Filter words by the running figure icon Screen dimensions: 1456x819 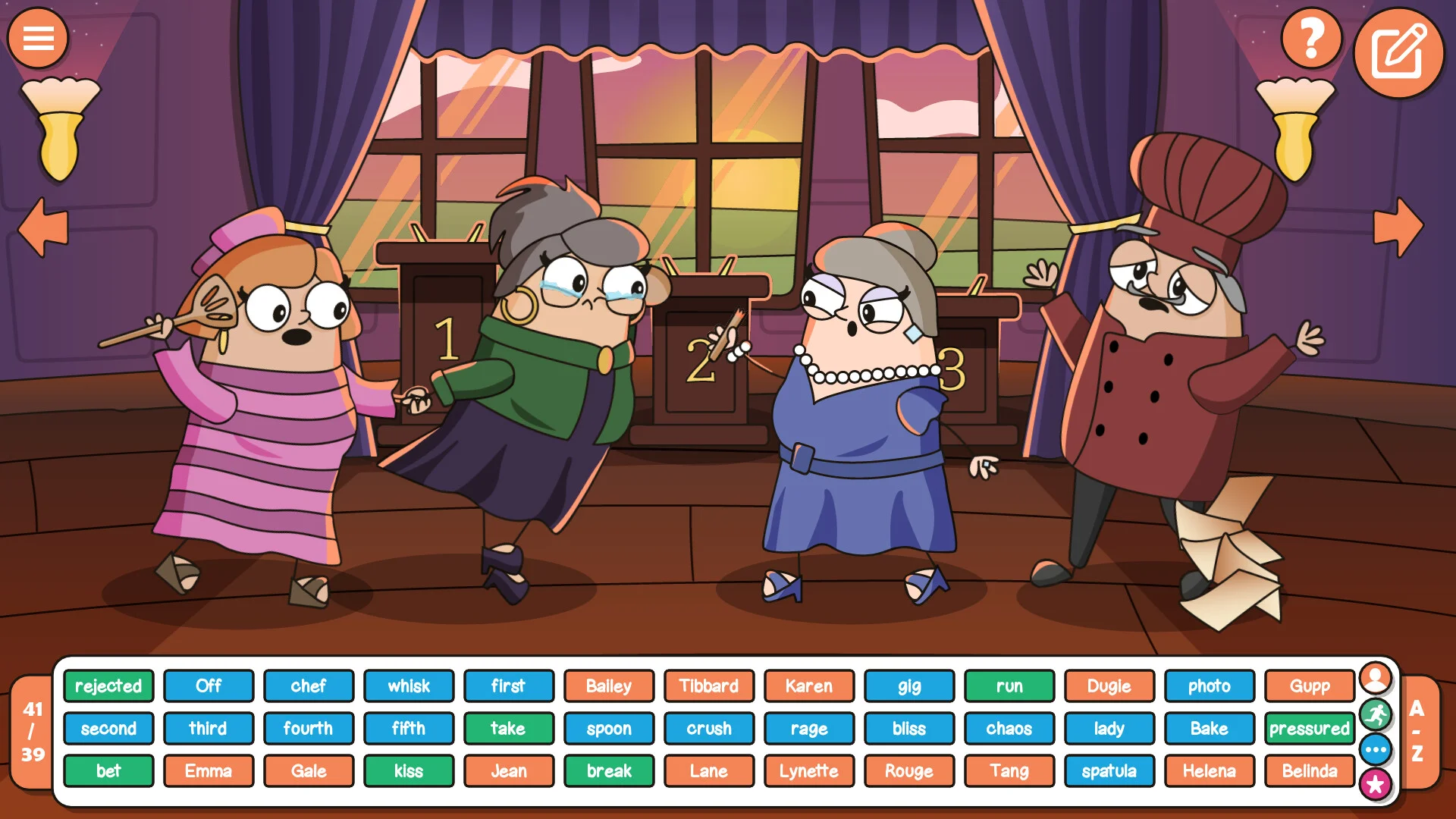[x=1375, y=714]
